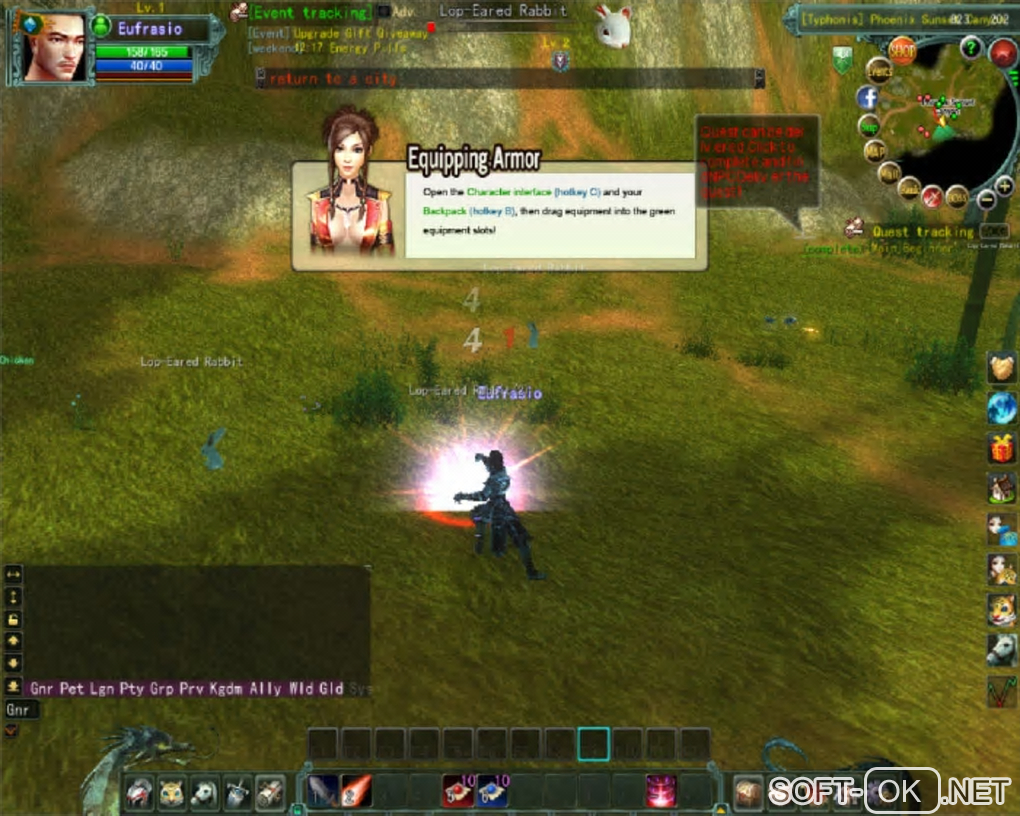
Task: Open the white horse mount icon
Action: pyautogui.click(x=1001, y=650)
